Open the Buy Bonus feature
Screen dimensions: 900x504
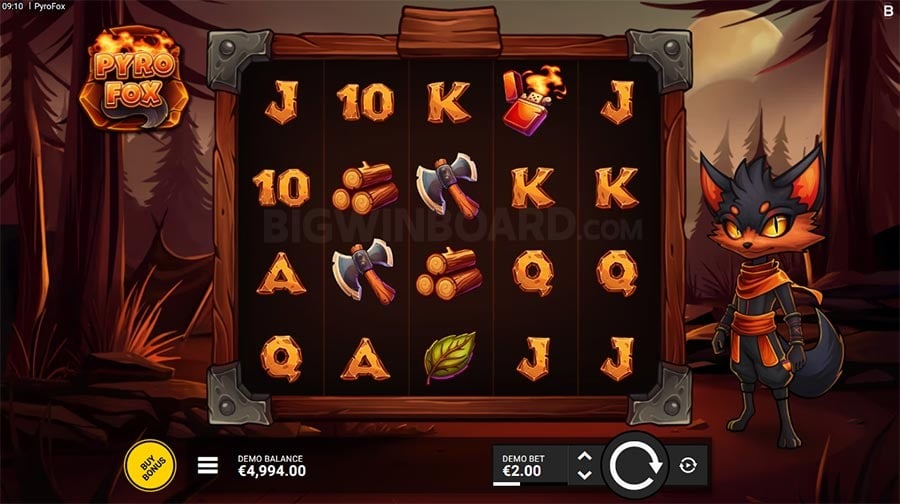coord(149,465)
